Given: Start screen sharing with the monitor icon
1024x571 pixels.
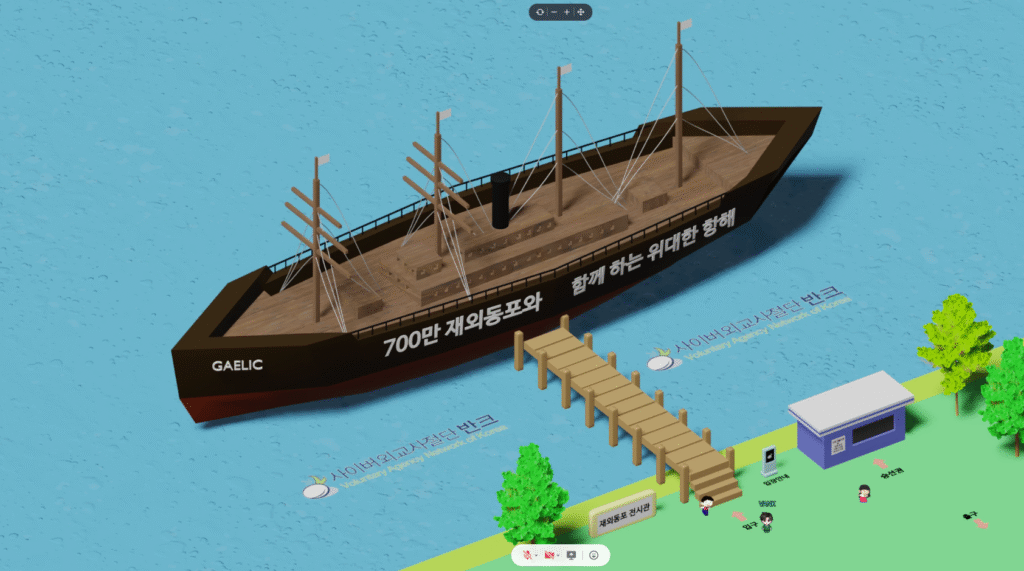Looking at the screenshot, I should (x=572, y=554).
